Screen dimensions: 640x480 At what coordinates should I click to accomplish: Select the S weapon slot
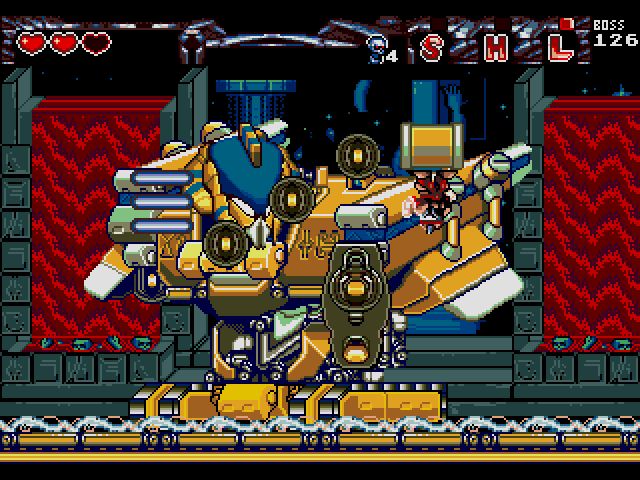[432, 46]
